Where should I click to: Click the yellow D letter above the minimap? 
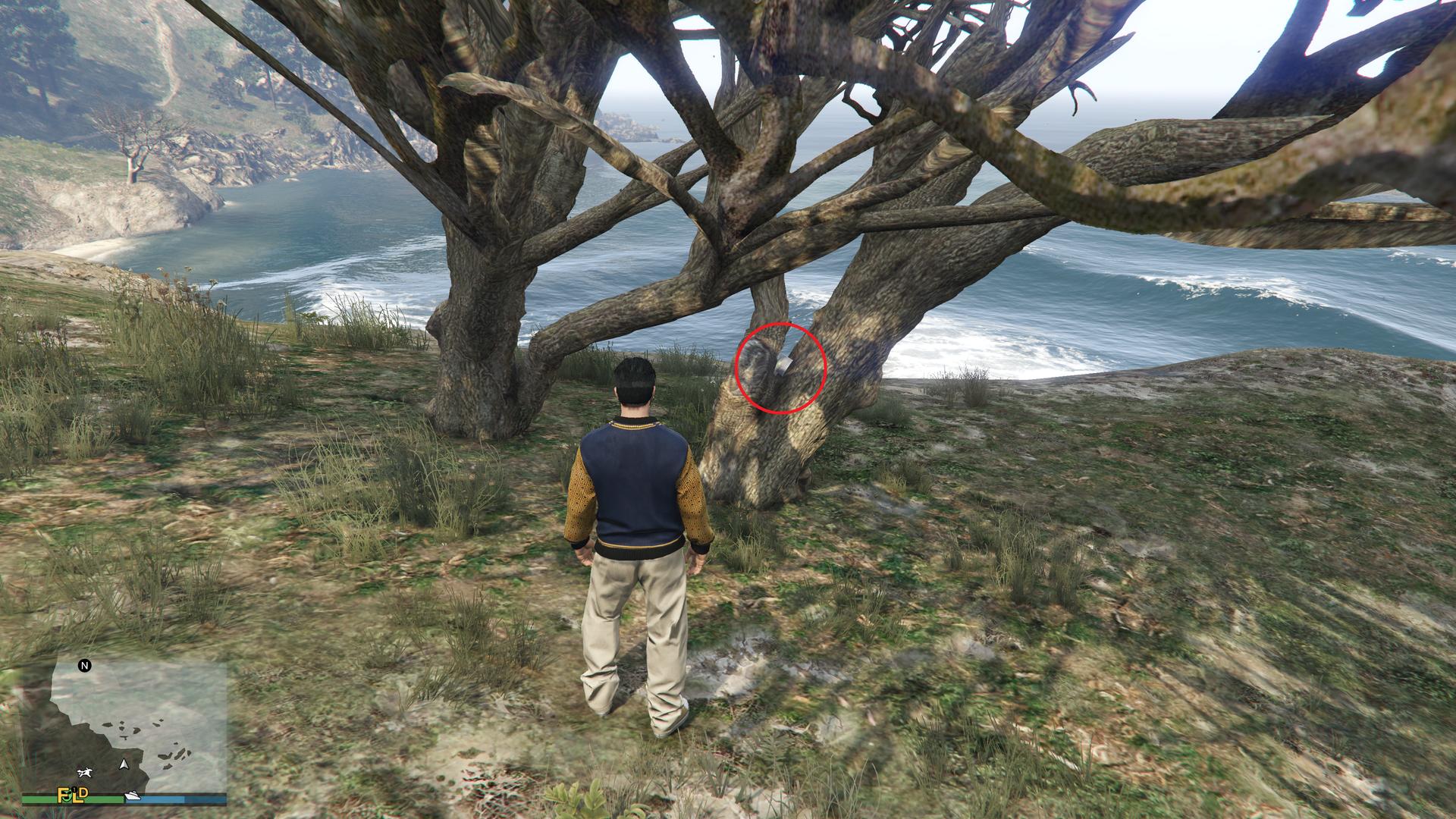pyautogui.click(x=83, y=794)
